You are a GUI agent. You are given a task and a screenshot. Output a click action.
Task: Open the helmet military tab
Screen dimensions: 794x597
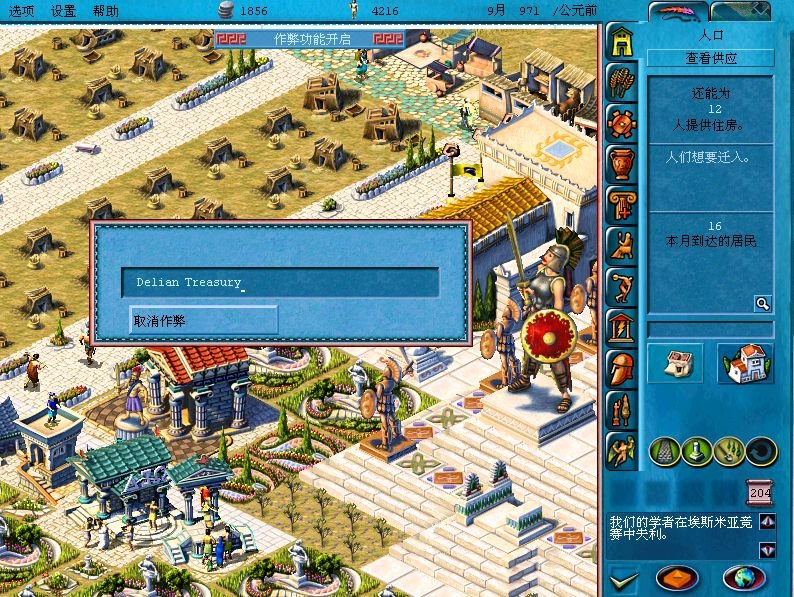click(622, 367)
